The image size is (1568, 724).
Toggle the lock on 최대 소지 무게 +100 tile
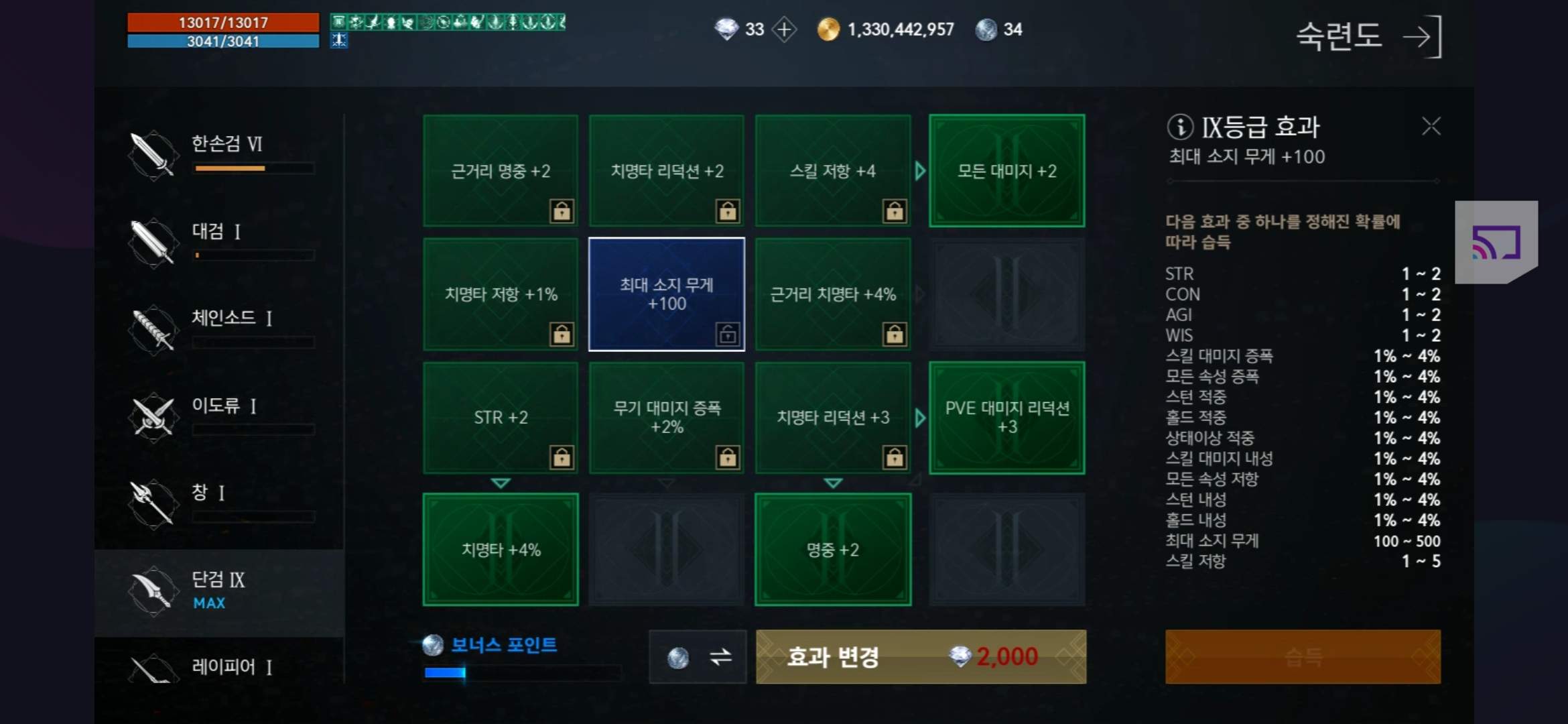pos(728,335)
